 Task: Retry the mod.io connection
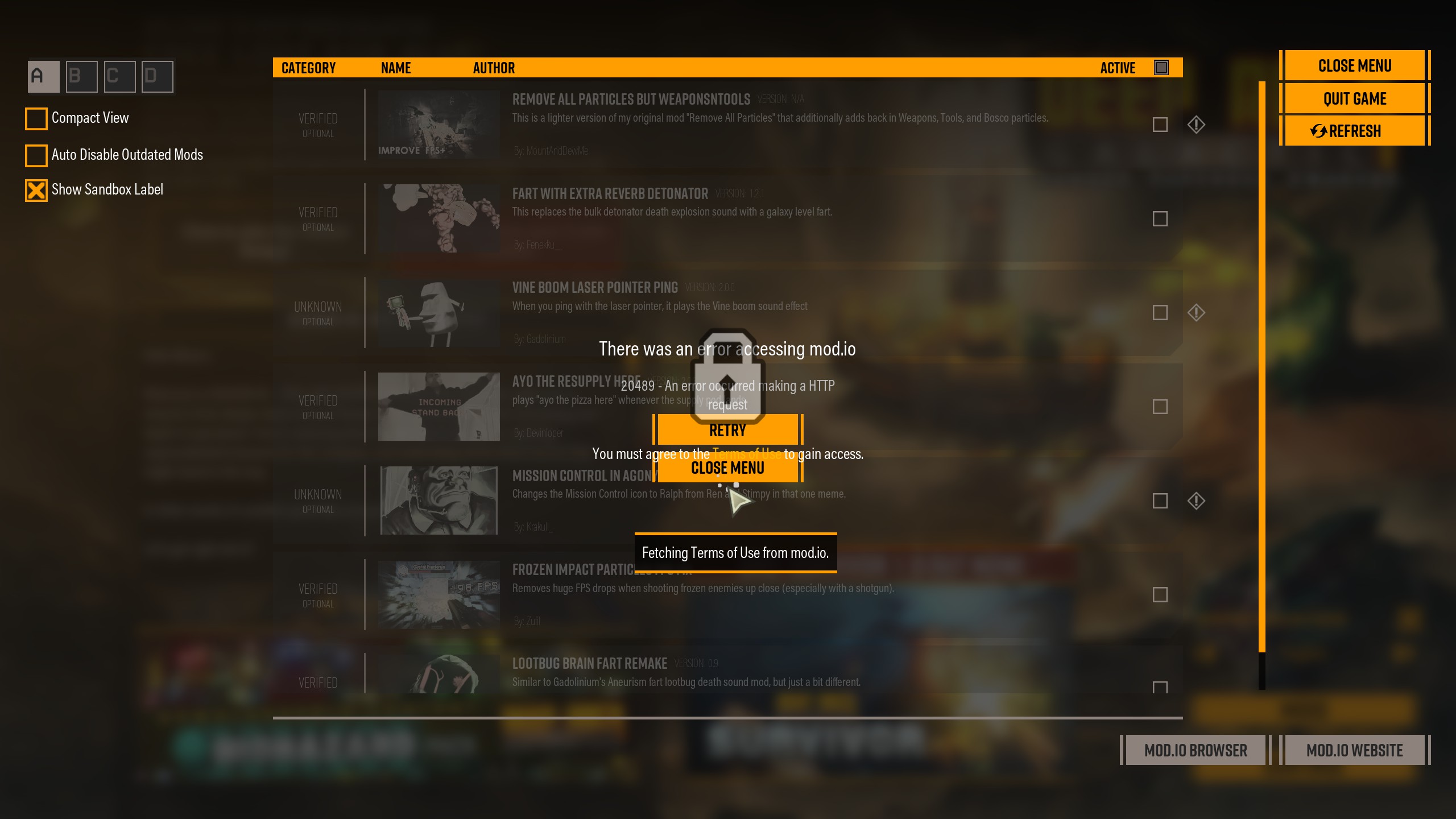(x=727, y=430)
